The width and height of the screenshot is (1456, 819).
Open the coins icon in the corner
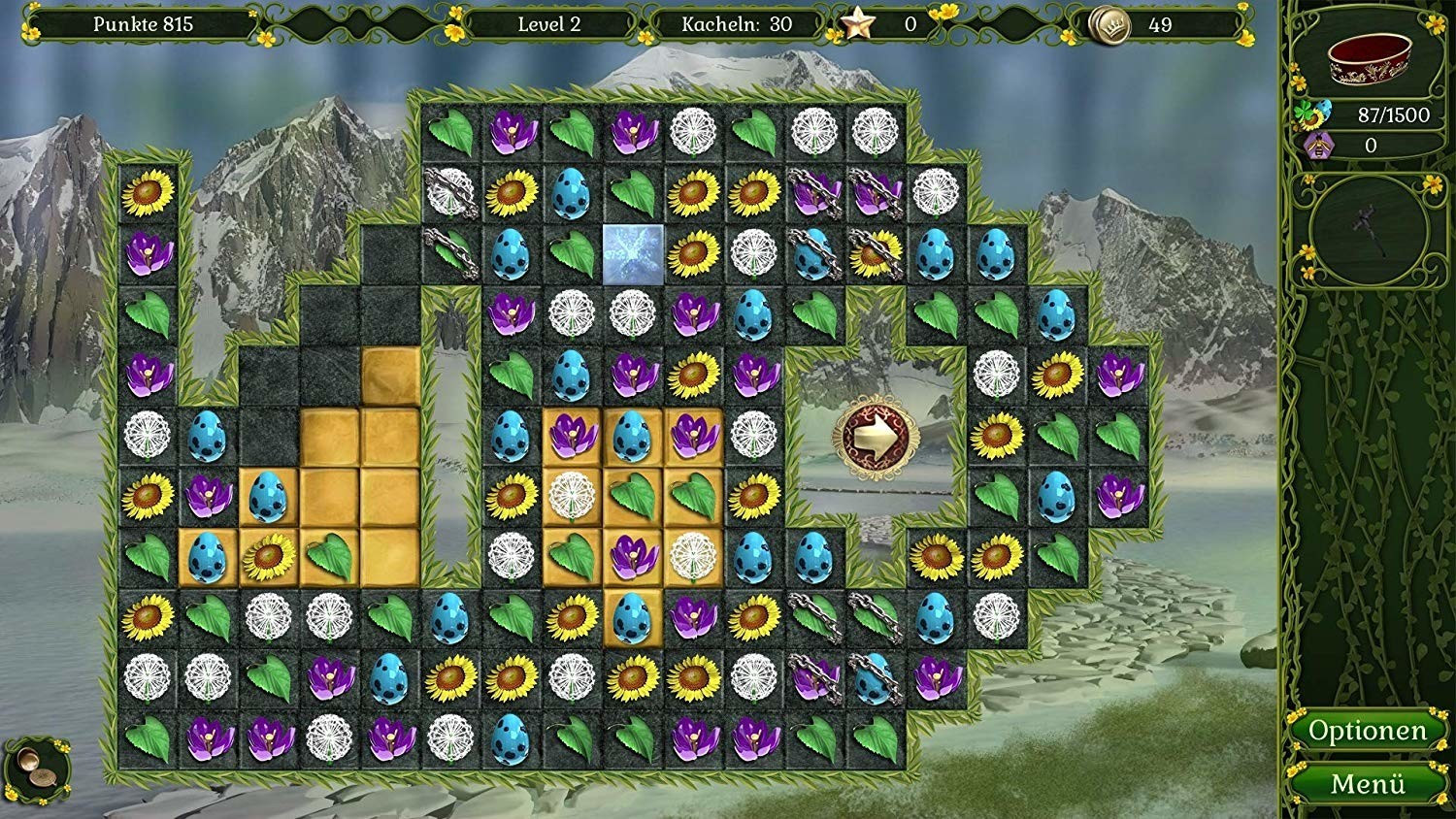(x=37, y=768)
